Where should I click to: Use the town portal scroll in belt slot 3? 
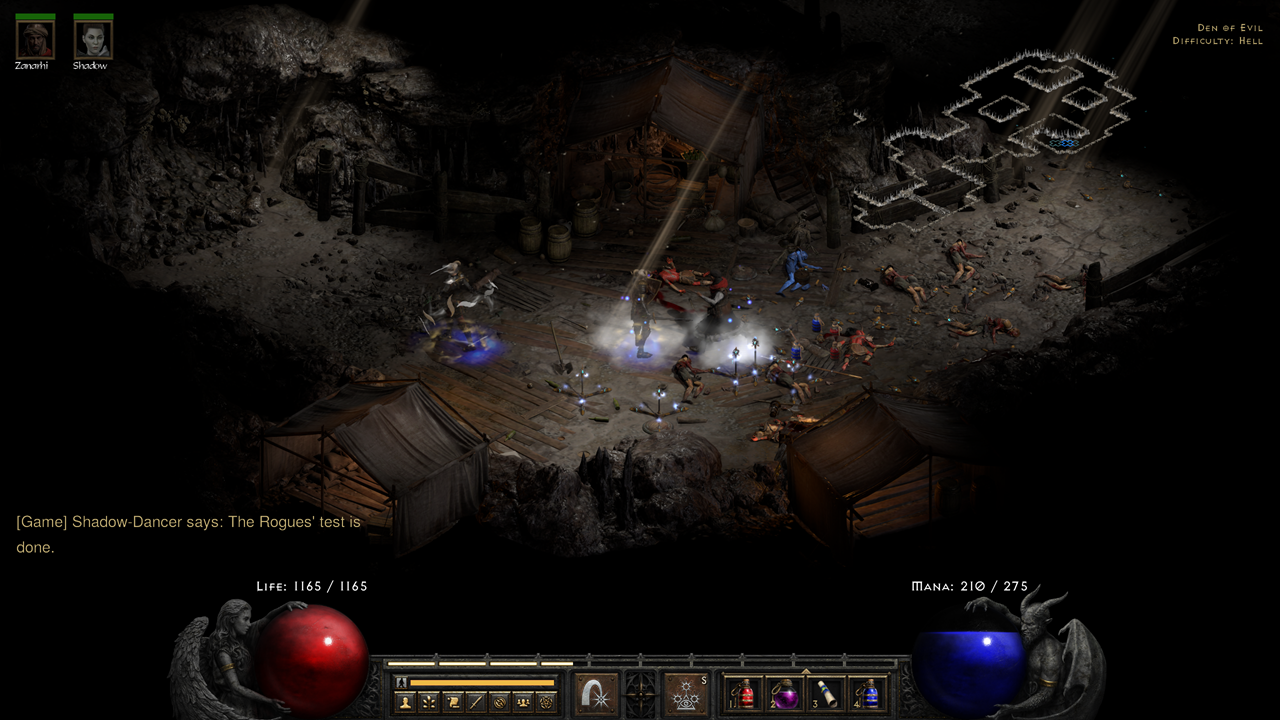[829, 693]
